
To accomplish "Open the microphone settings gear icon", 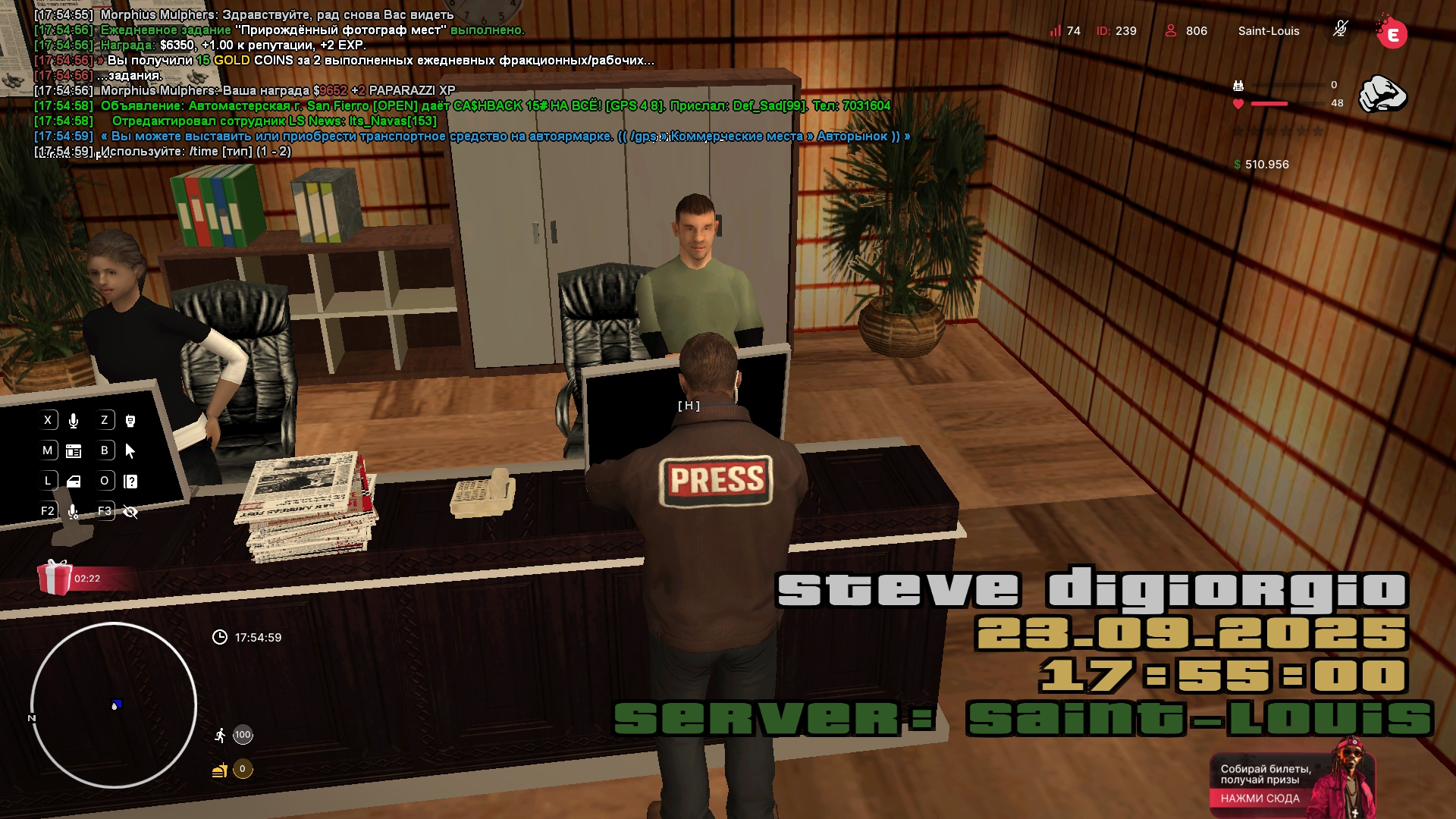I will [74, 512].
